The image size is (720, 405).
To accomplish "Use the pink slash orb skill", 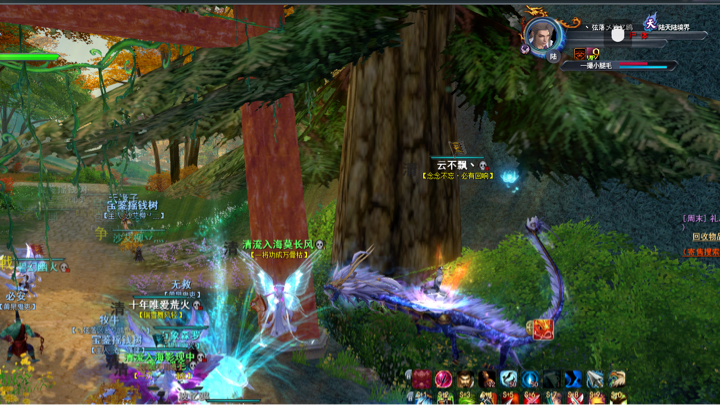I will [x=443, y=379].
